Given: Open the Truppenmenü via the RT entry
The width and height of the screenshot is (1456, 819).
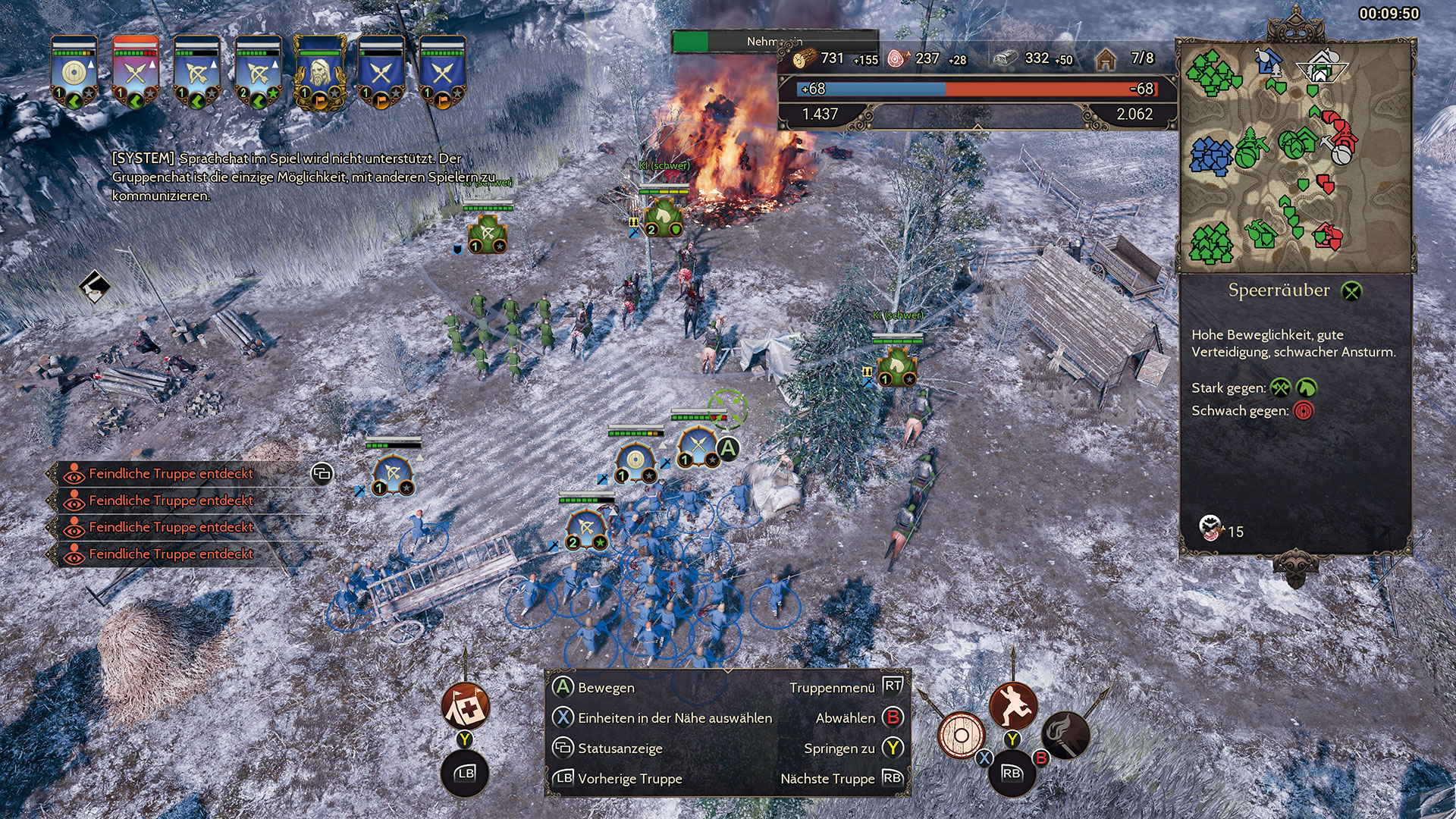Looking at the screenshot, I should click(x=893, y=688).
